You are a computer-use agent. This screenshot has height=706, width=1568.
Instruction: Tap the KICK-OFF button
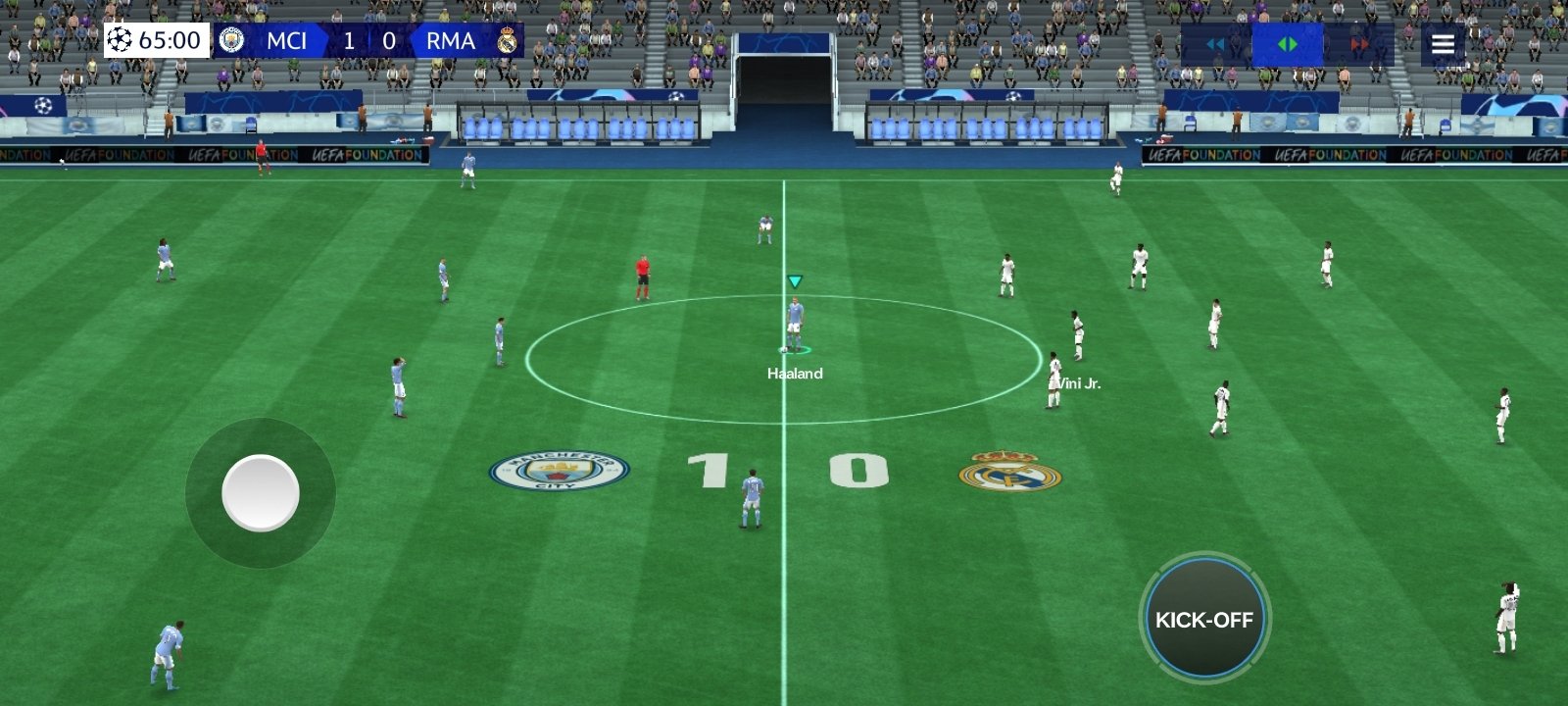click(1204, 619)
